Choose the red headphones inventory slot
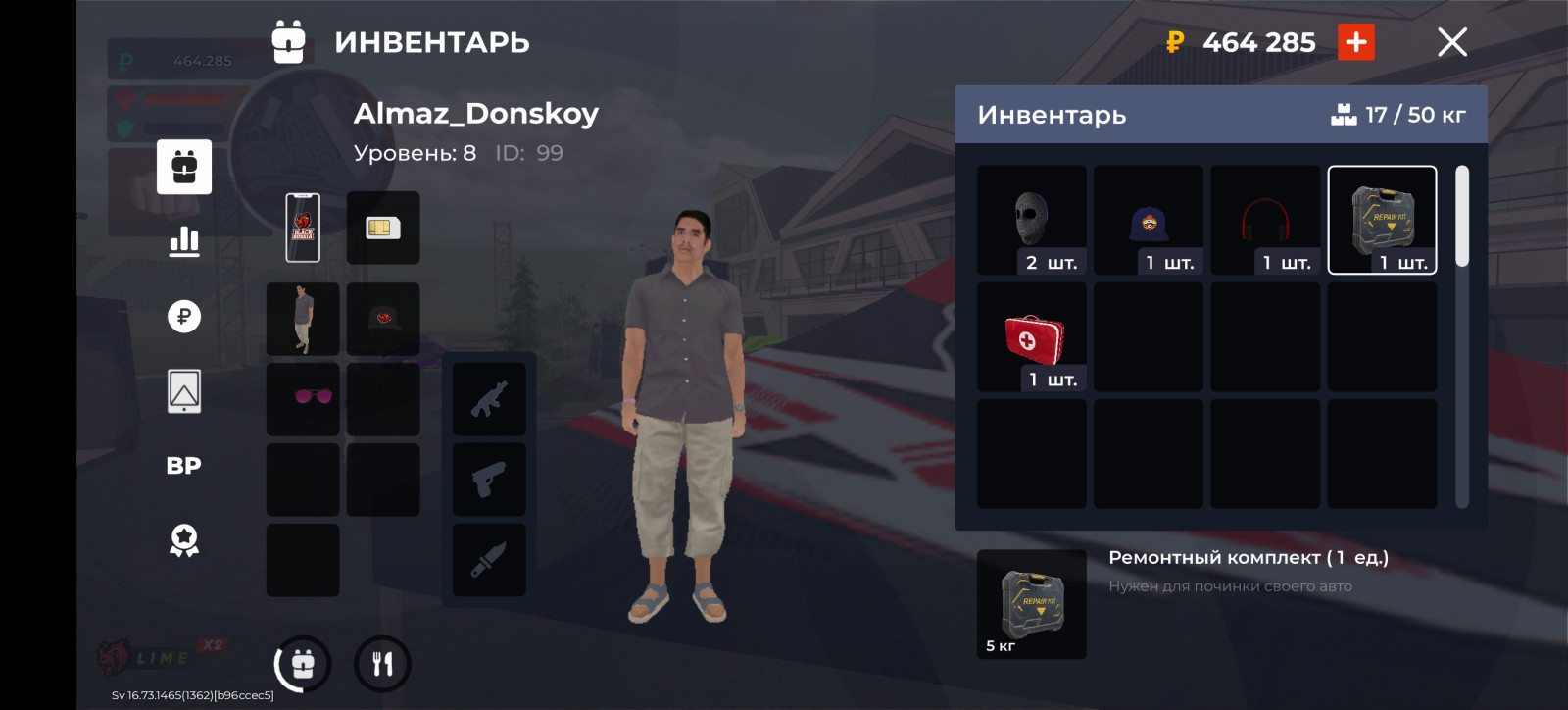This screenshot has height=710, width=1568. (1265, 220)
